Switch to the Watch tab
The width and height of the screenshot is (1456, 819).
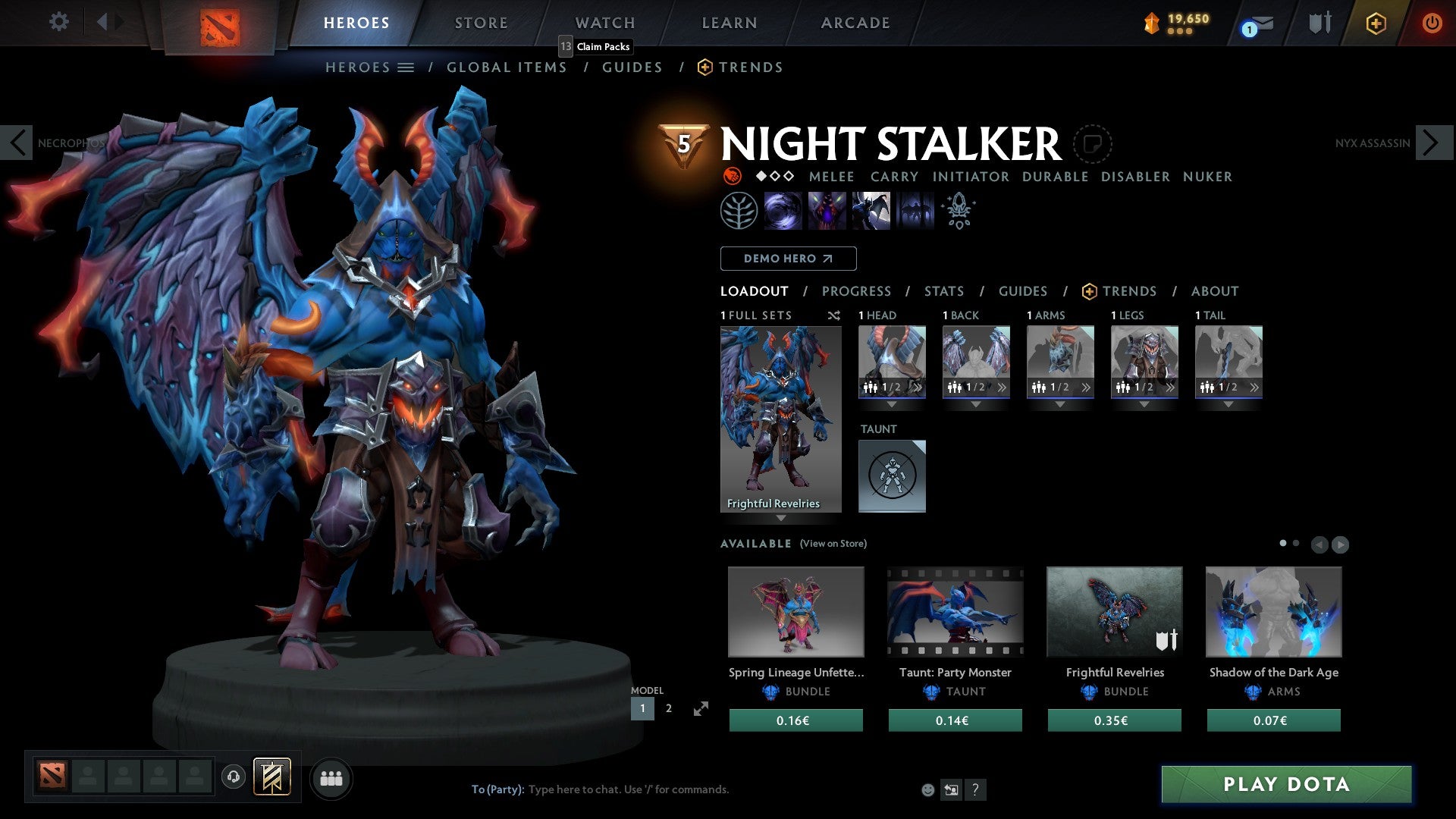click(x=604, y=23)
